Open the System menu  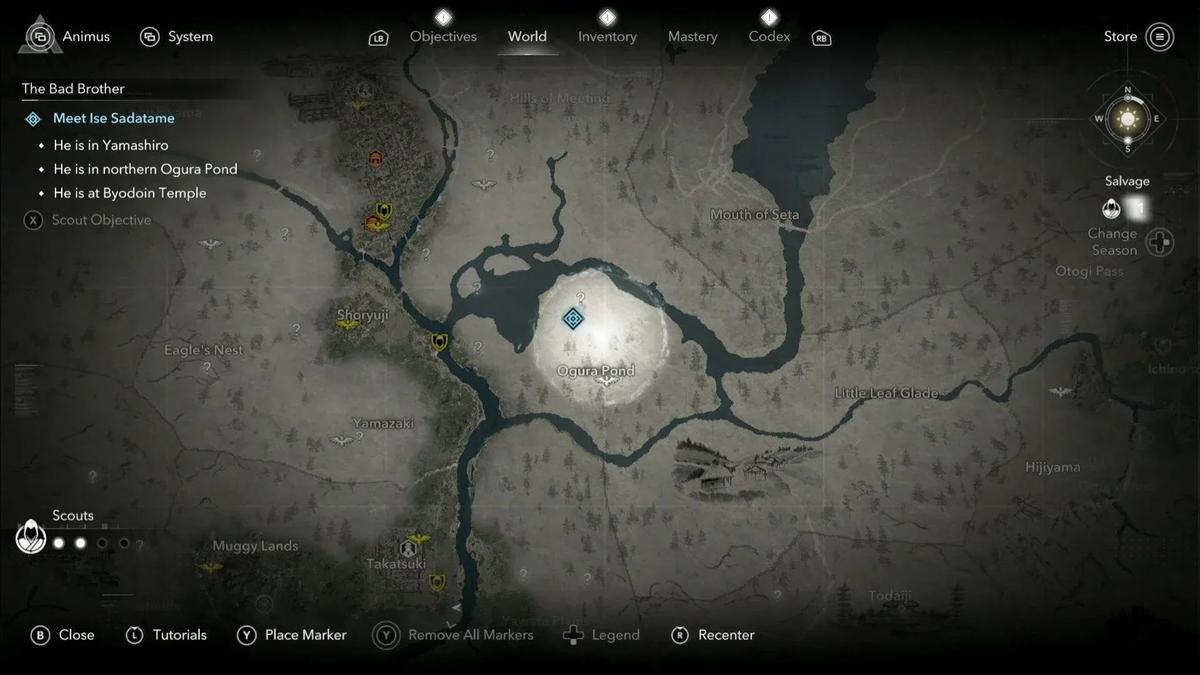[177, 37]
